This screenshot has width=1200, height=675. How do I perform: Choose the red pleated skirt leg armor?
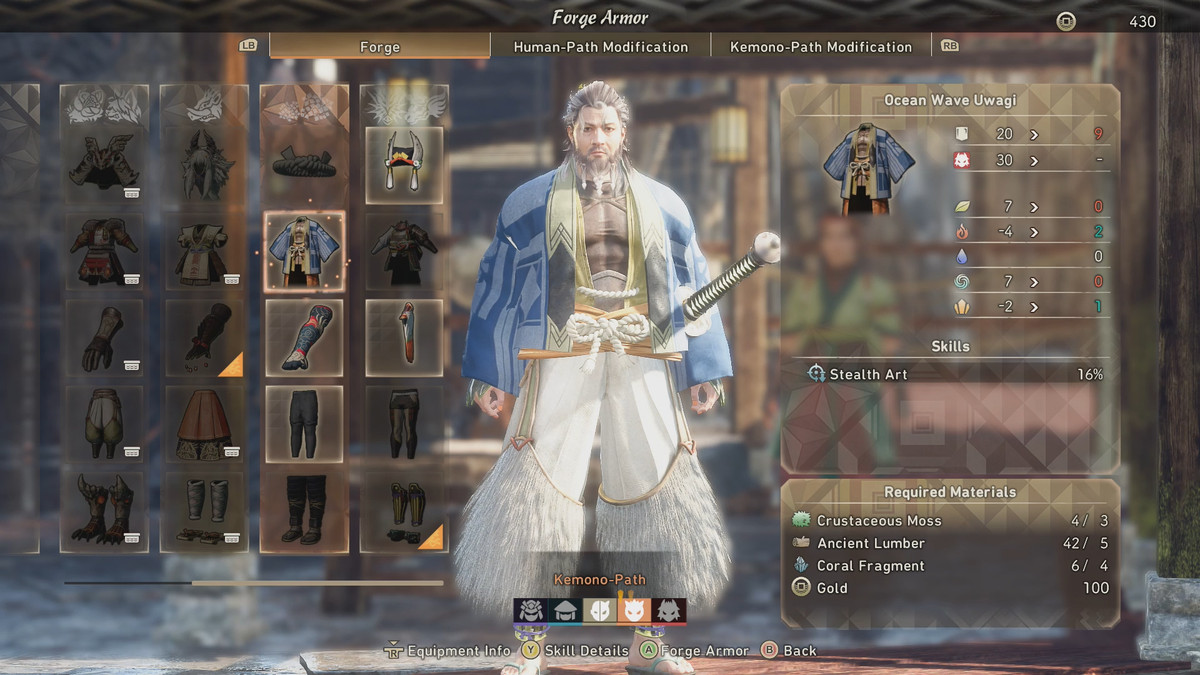click(204, 424)
